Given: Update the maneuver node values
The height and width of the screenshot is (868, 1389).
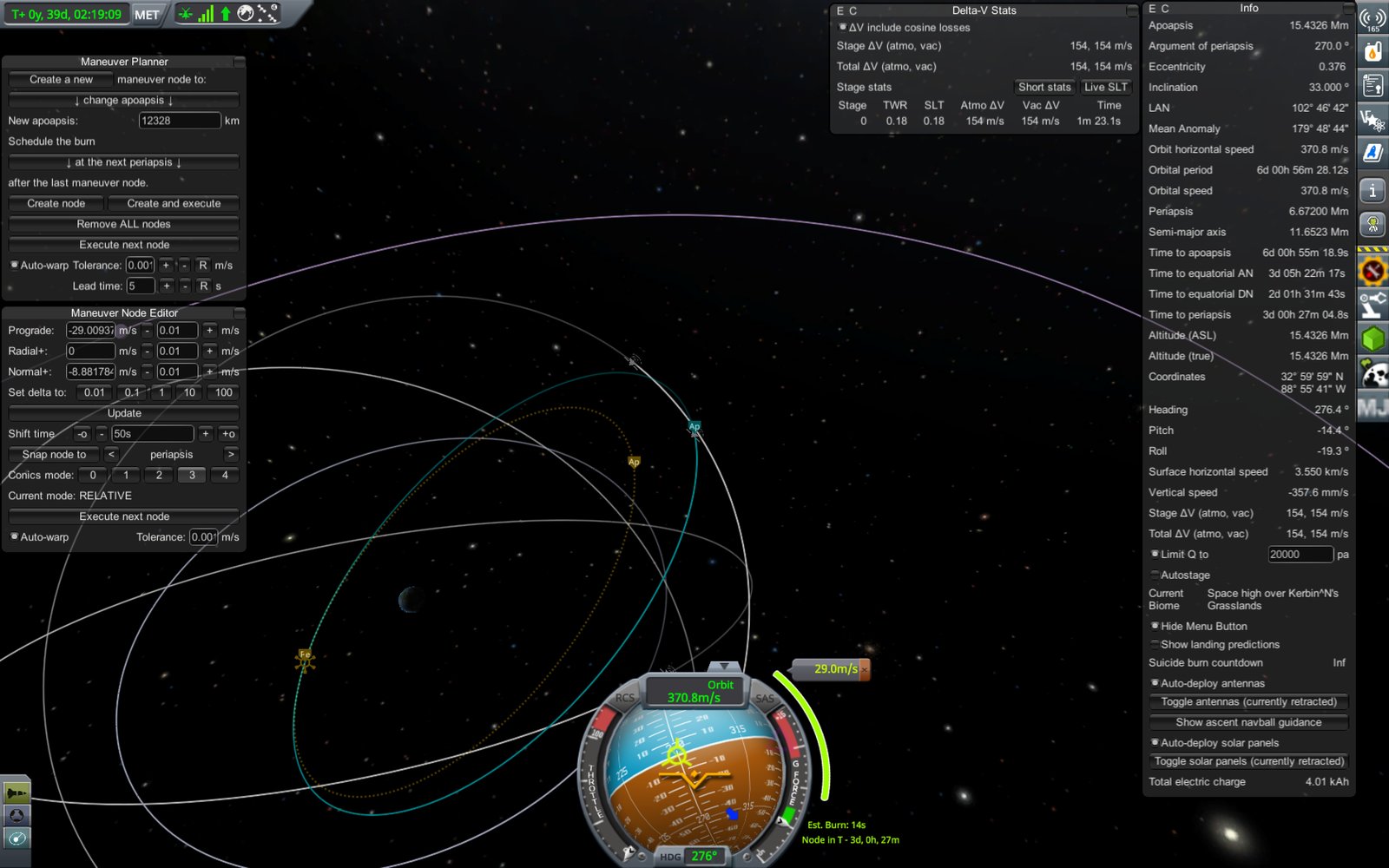Looking at the screenshot, I should 123,413.
